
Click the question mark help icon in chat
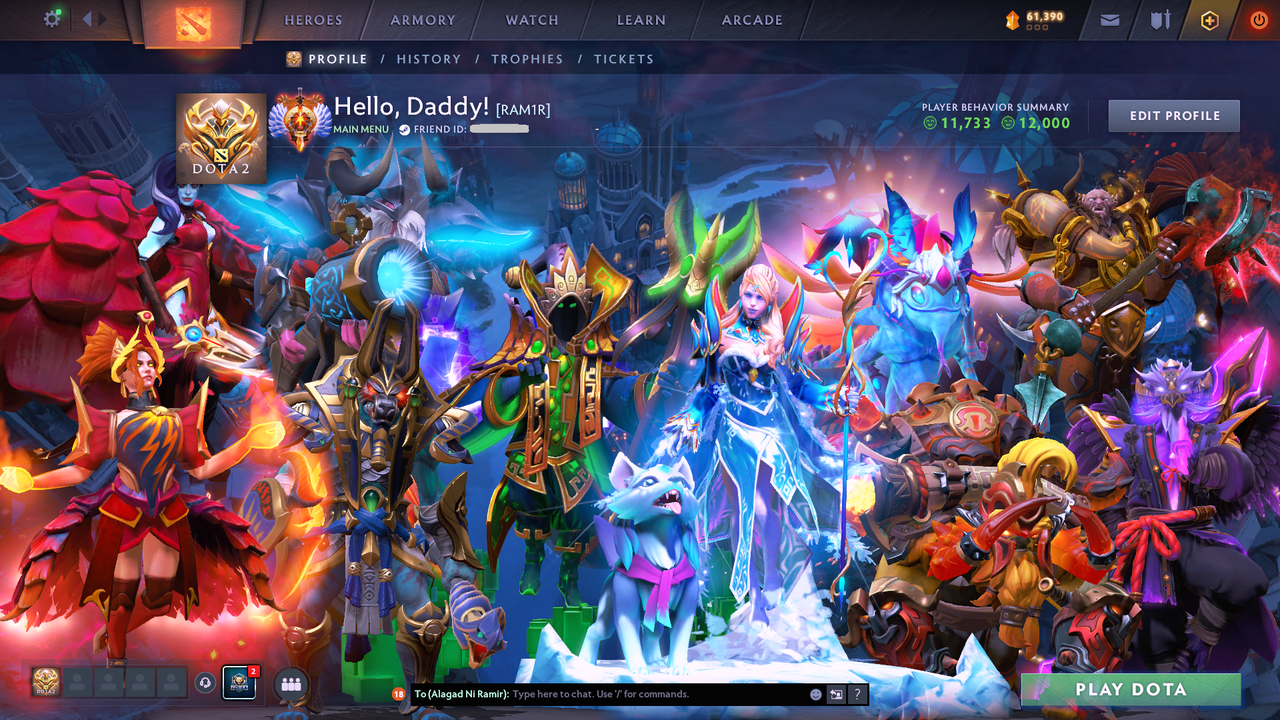point(857,694)
